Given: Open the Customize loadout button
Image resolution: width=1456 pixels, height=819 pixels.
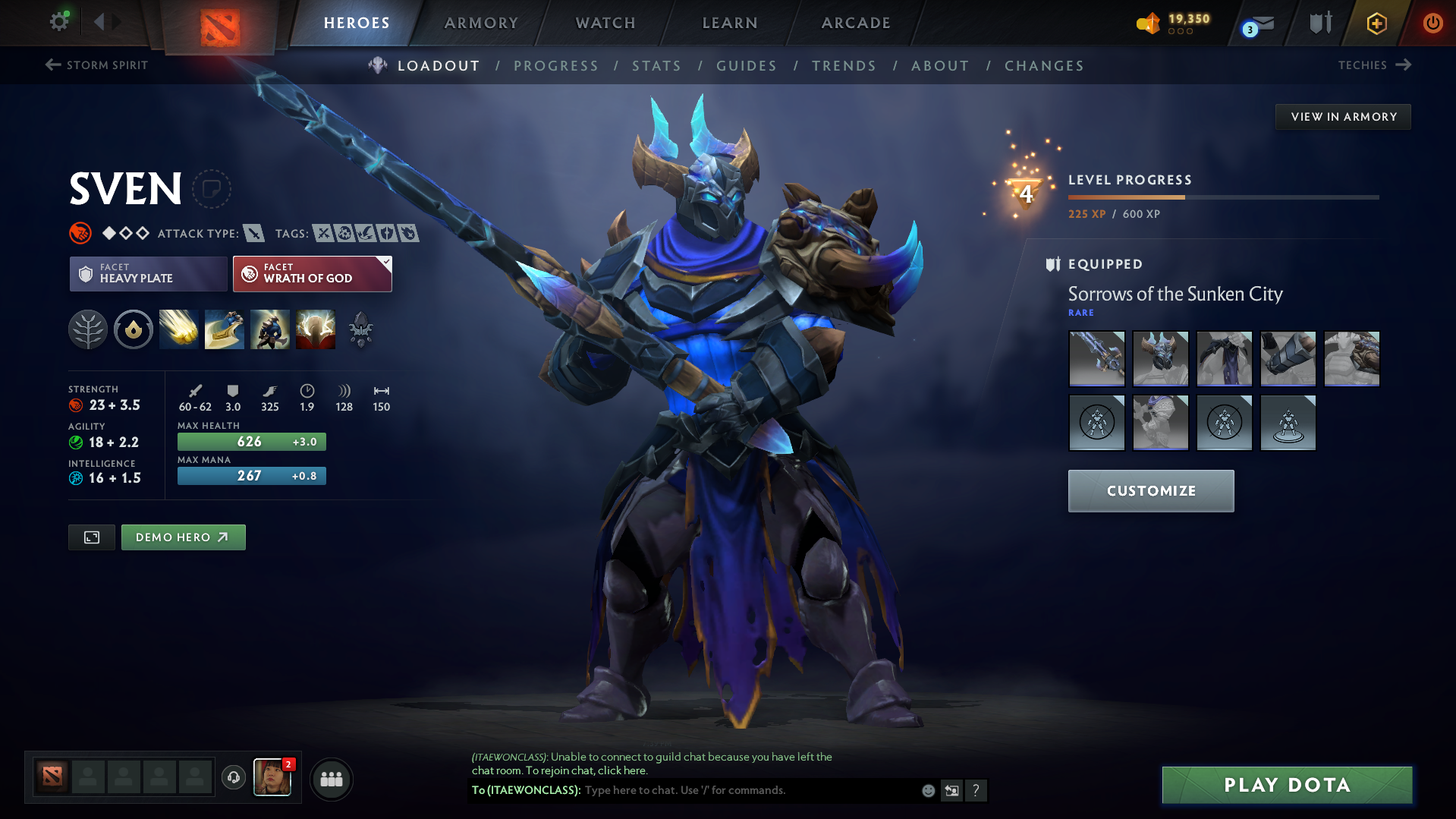Looking at the screenshot, I should tap(1150, 491).
